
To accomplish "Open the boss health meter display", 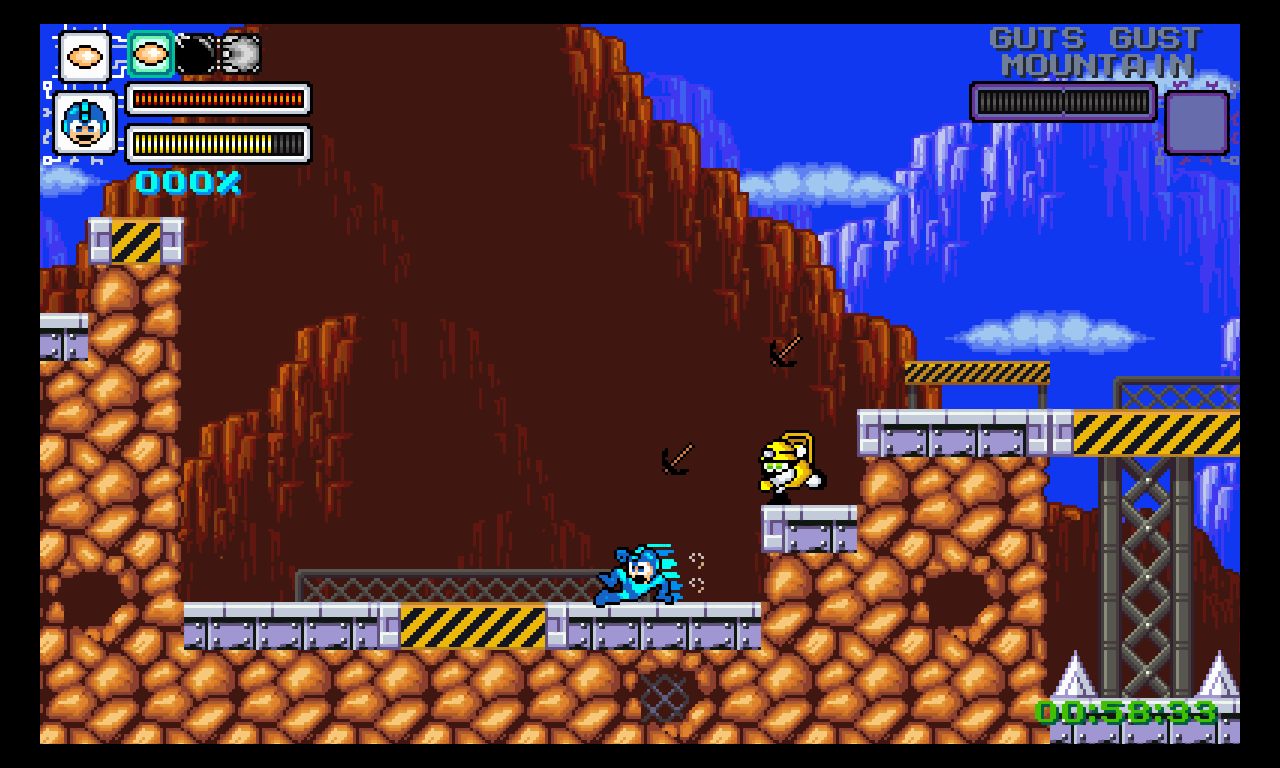I will [x=1063, y=102].
